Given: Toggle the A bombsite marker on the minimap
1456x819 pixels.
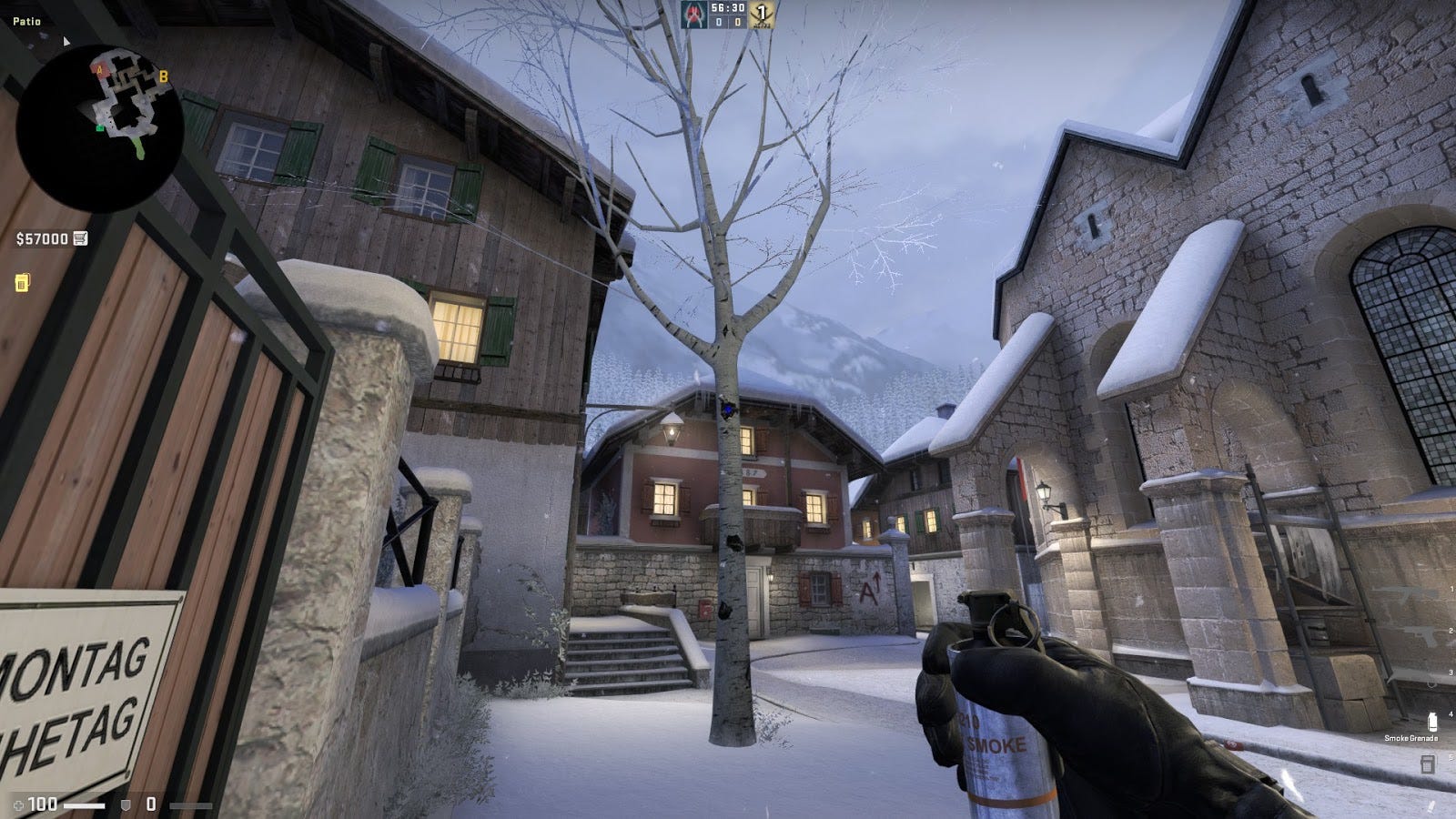Looking at the screenshot, I should point(99,70).
